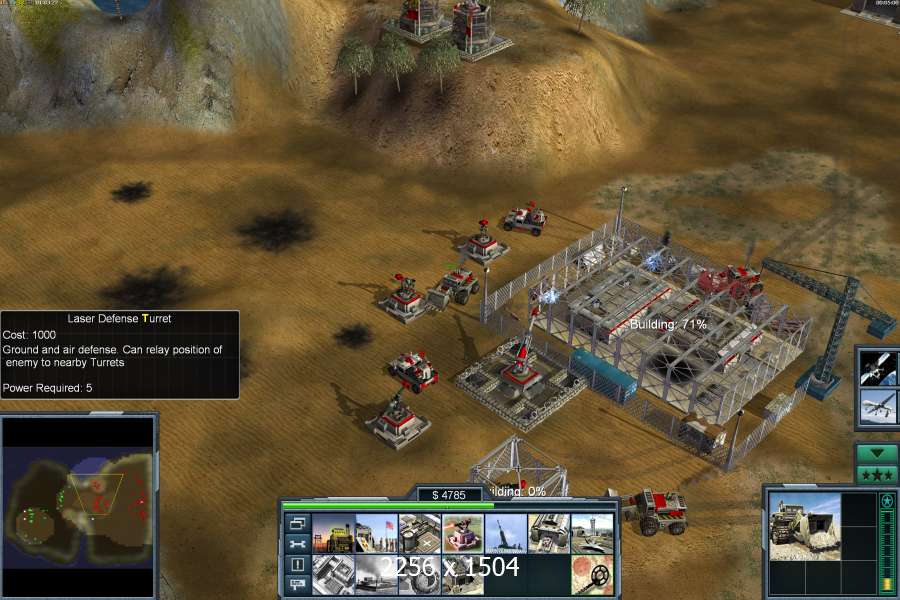900x600 pixels.
Task: Launch the Spy Drone power shortcut
Action: (x=878, y=407)
